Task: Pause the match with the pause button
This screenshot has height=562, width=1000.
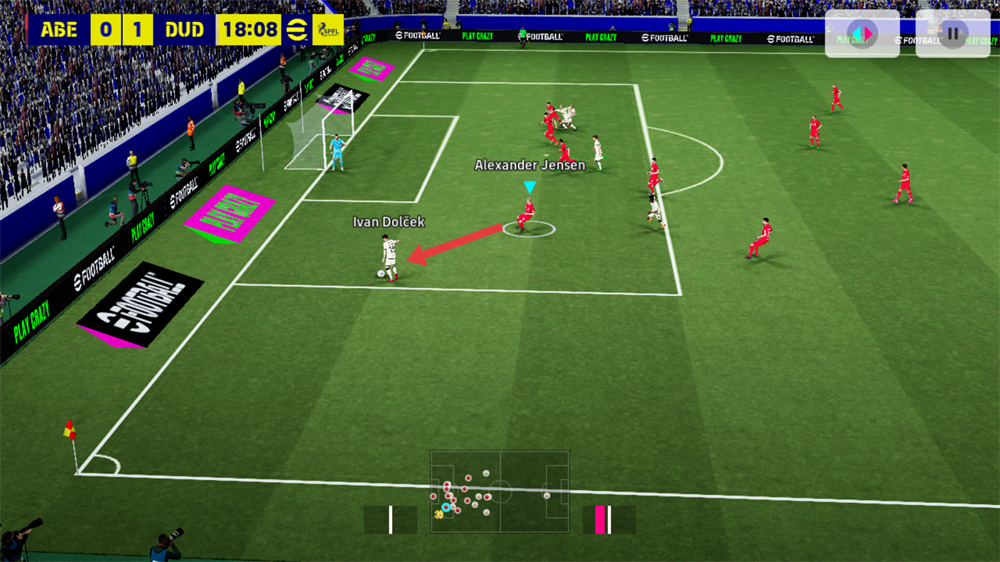Action: (953, 34)
